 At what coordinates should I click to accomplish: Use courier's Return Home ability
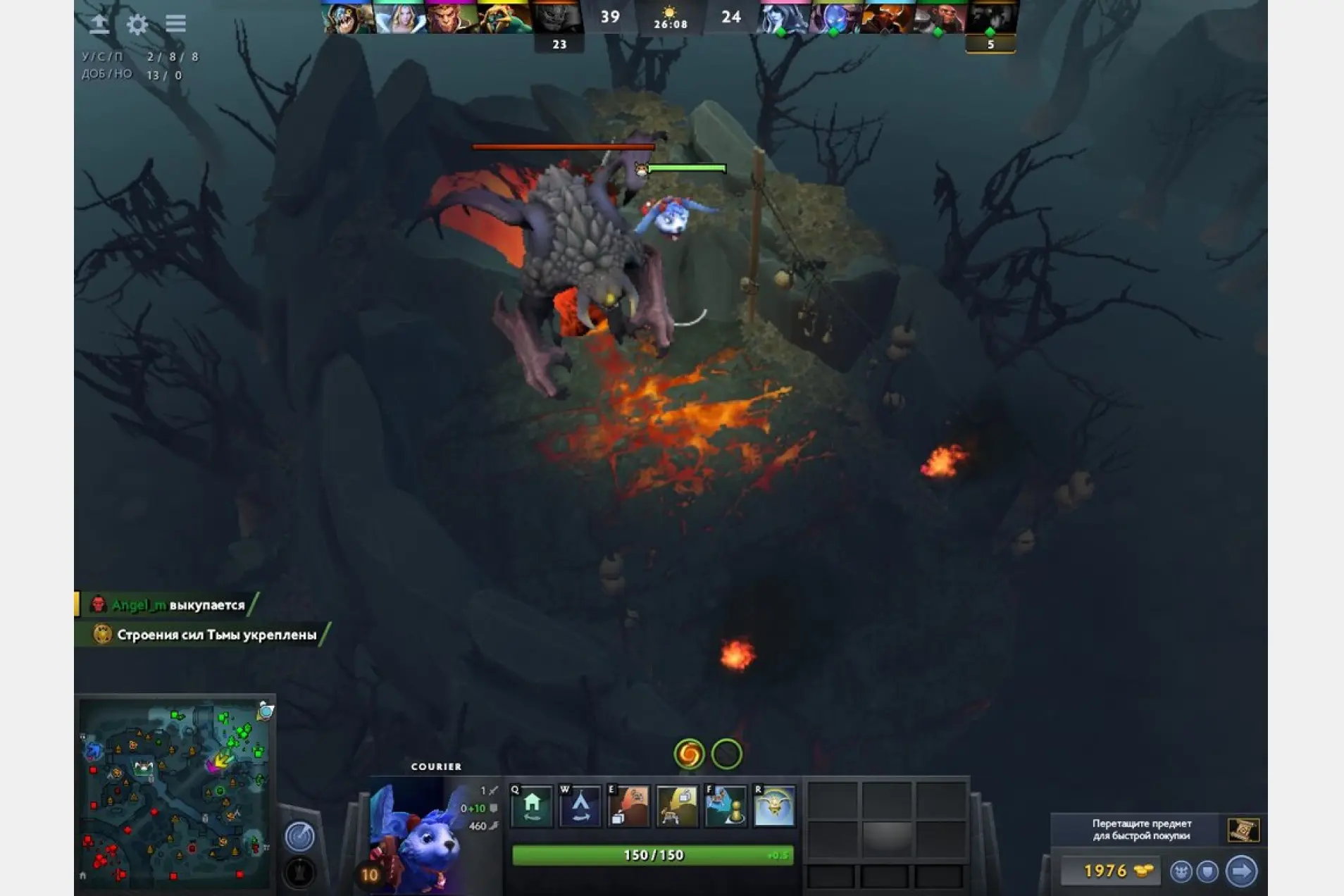pos(532,806)
